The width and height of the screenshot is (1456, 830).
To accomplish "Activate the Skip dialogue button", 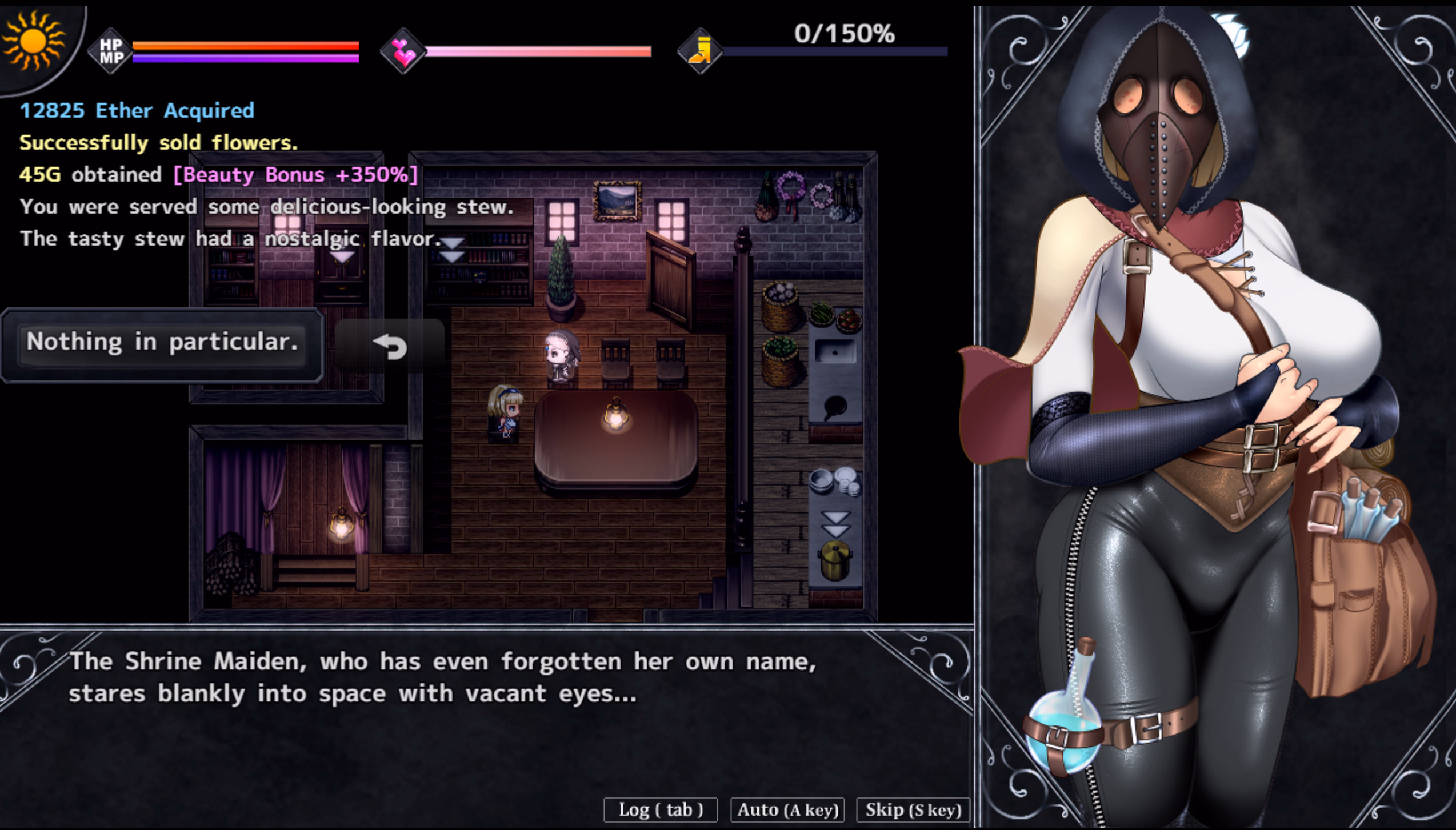I will pos(913,809).
